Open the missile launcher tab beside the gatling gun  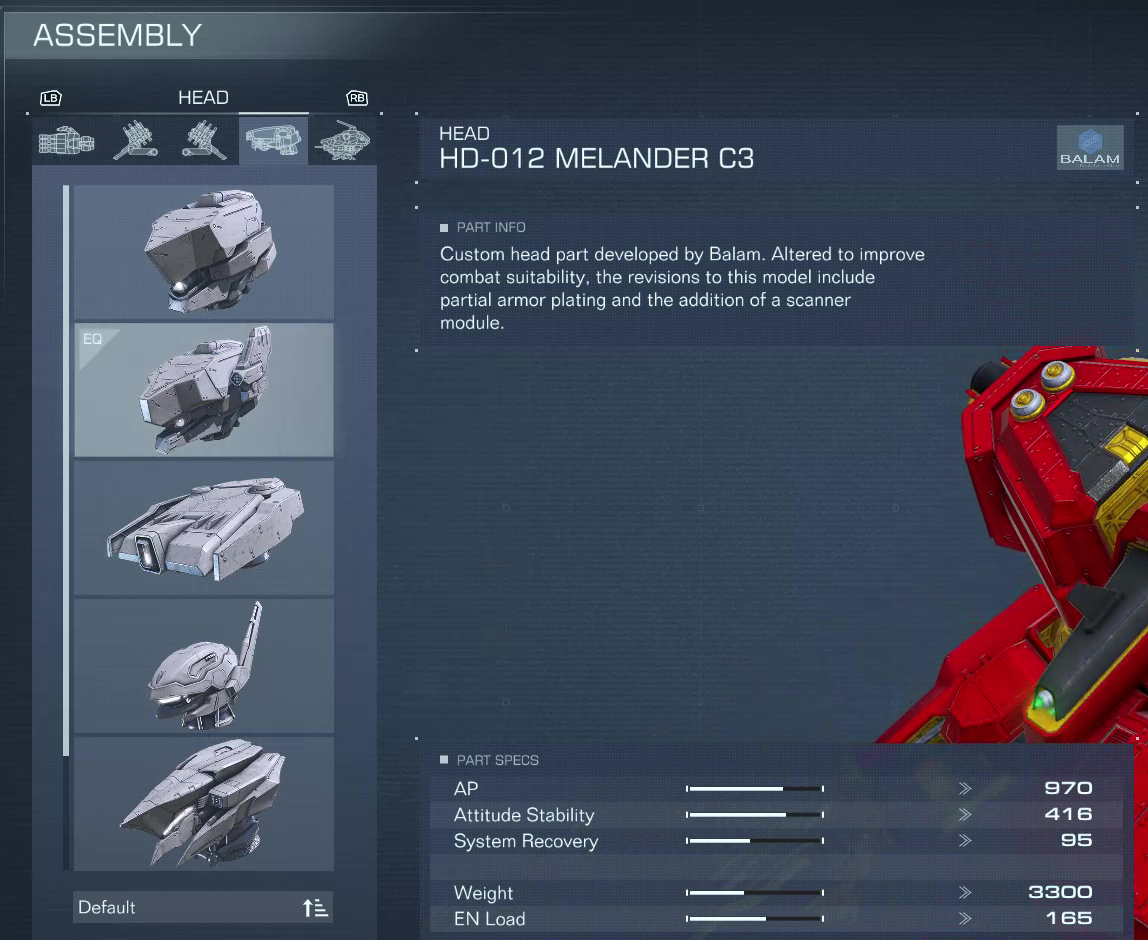pyautogui.click(x=135, y=141)
